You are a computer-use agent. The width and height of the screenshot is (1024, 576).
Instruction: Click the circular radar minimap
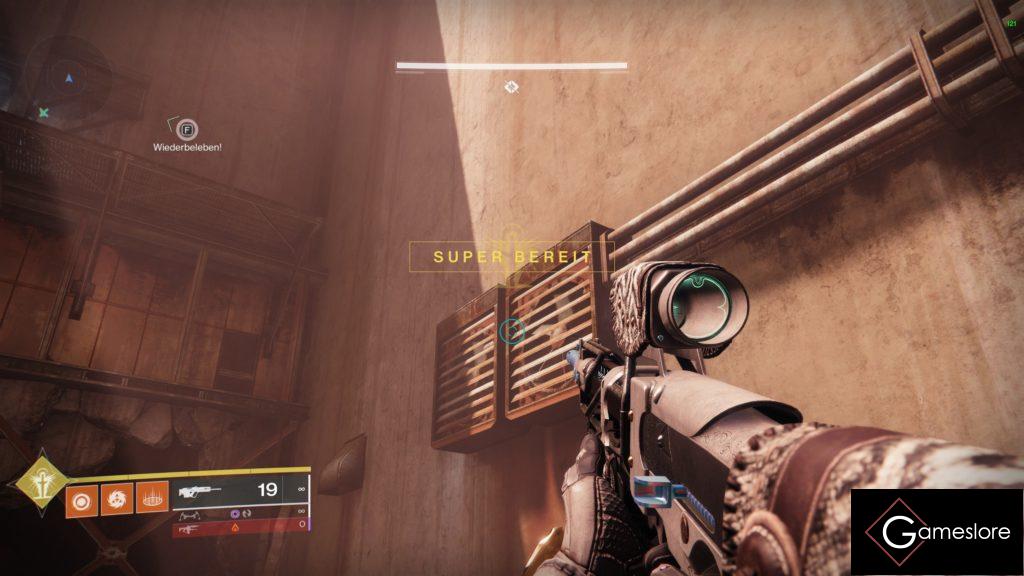pos(68,77)
